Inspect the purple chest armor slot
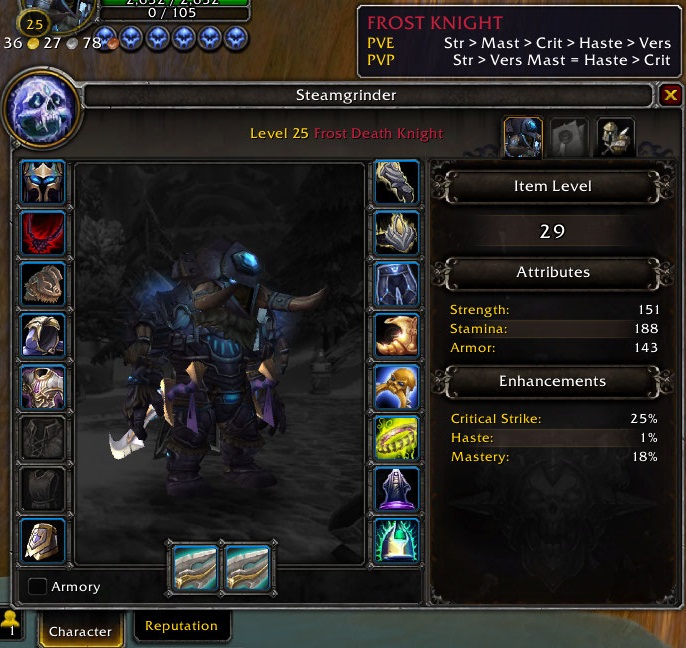Screen dimensions: 686x648 tap(43, 387)
